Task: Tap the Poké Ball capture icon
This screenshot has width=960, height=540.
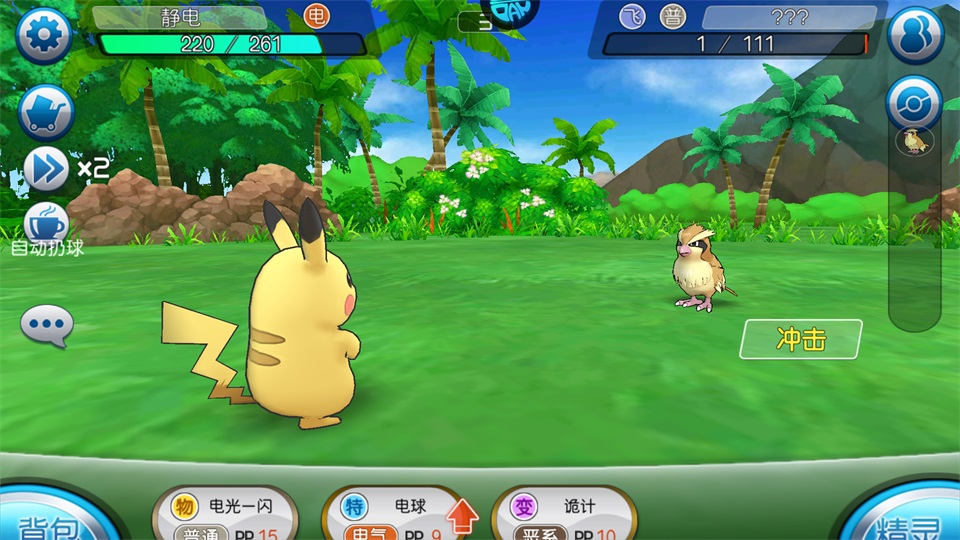Action: pyautogui.click(x=914, y=102)
